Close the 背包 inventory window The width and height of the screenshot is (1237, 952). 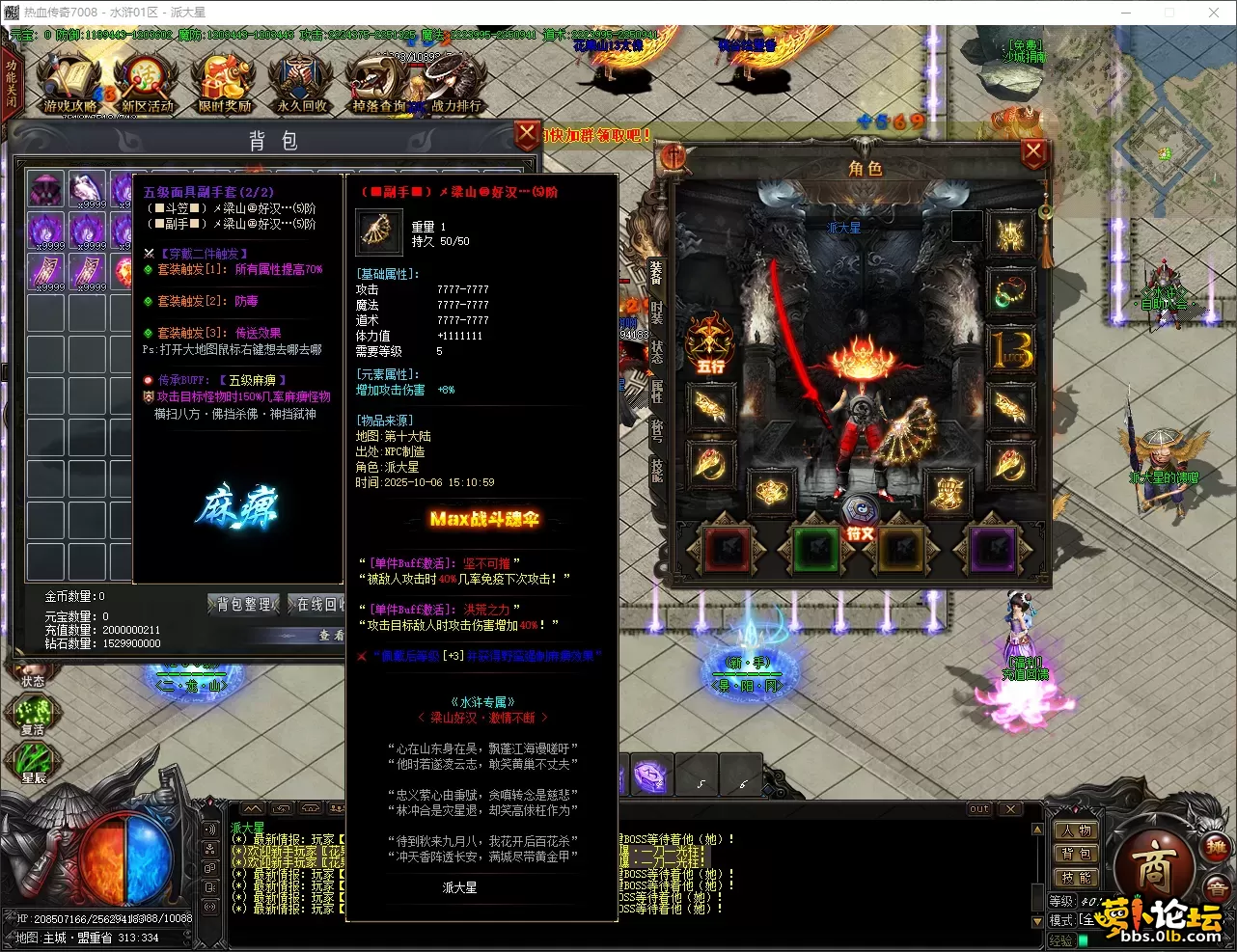pyautogui.click(x=526, y=134)
